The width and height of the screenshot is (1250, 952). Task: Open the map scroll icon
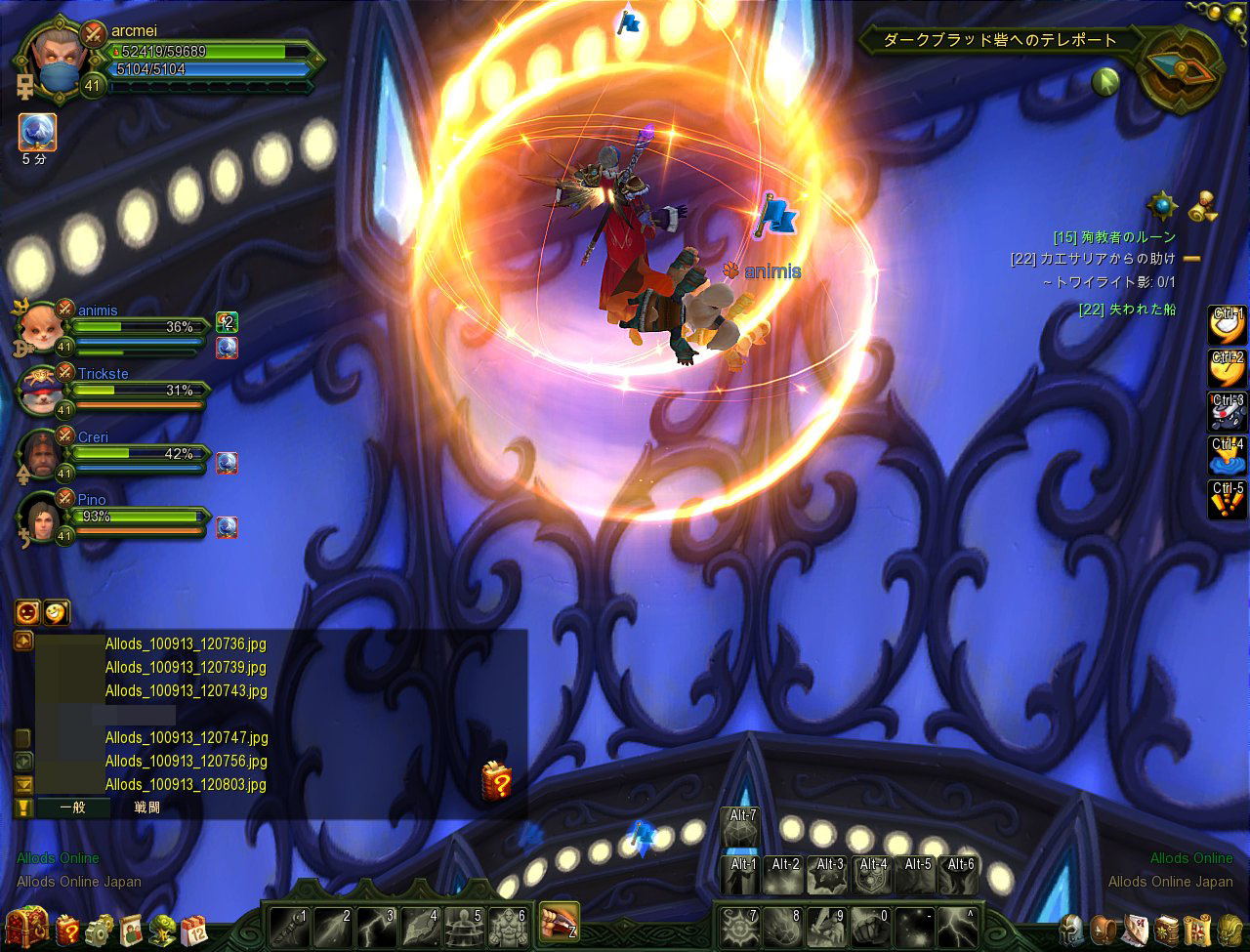click(x=1197, y=930)
